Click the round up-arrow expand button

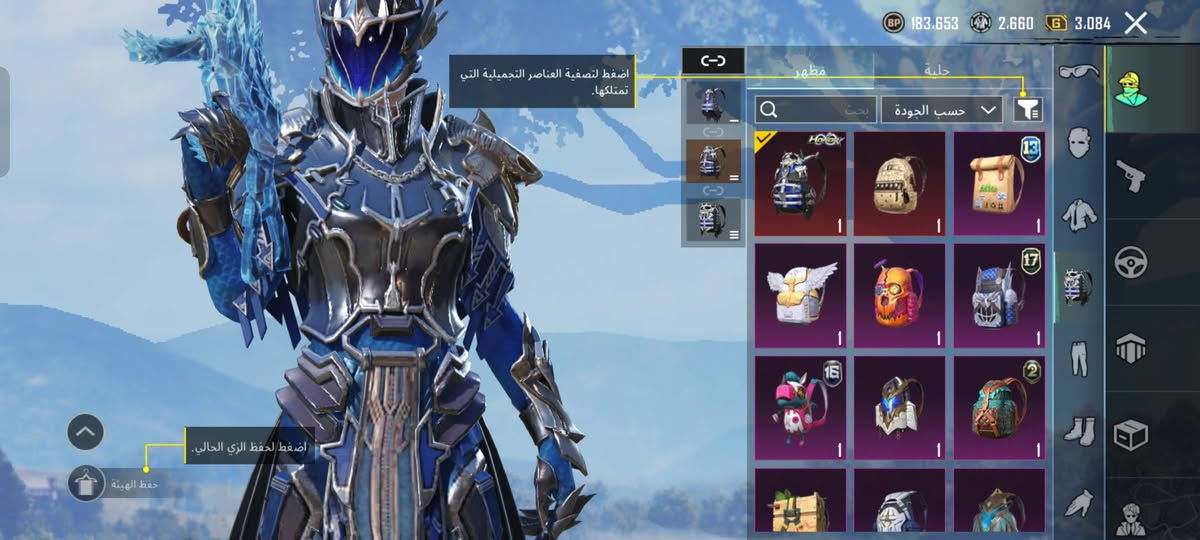click(86, 432)
